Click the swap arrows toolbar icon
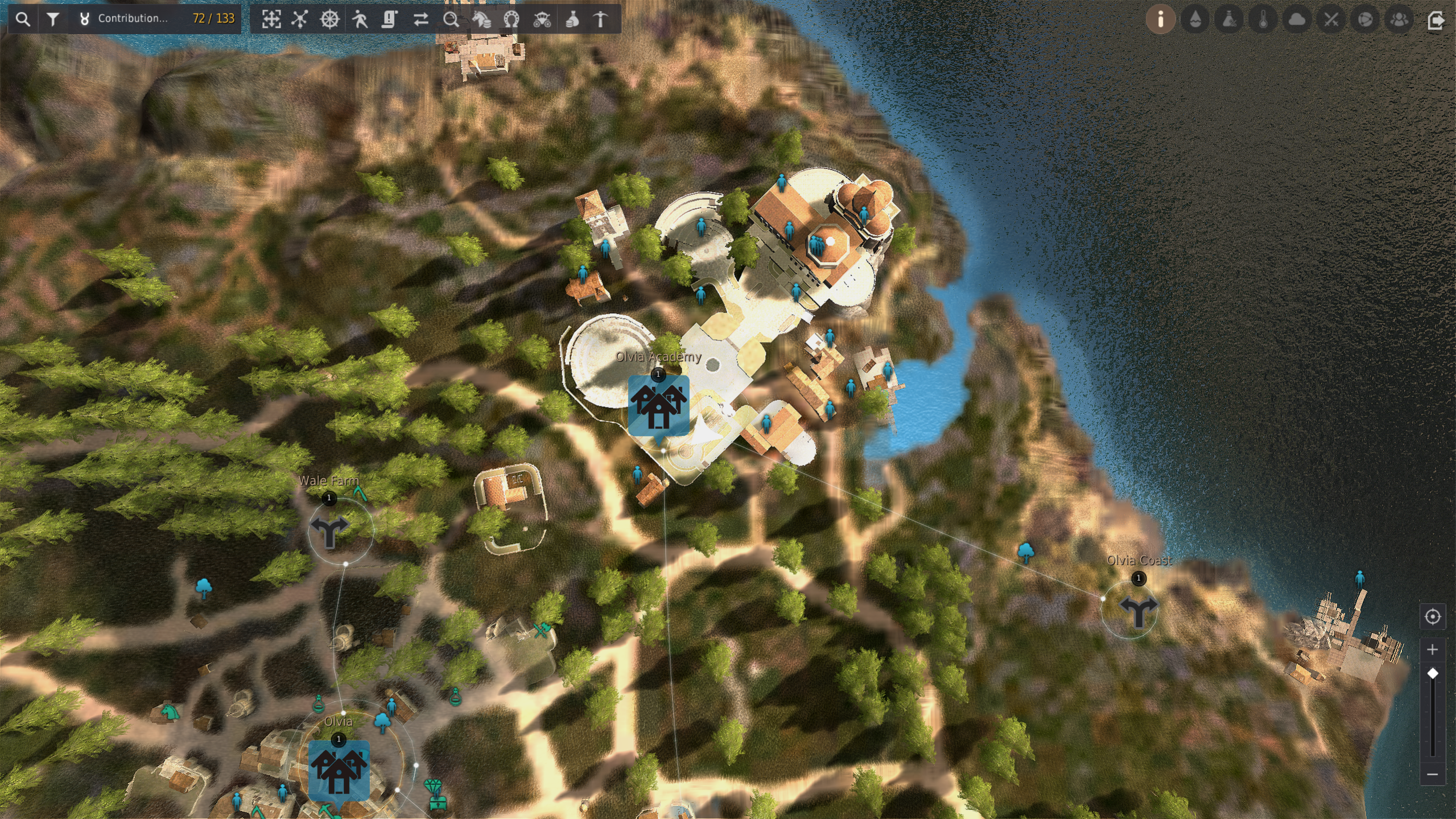Image resolution: width=1456 pixels, height=819 pixels. click(421, 19)
